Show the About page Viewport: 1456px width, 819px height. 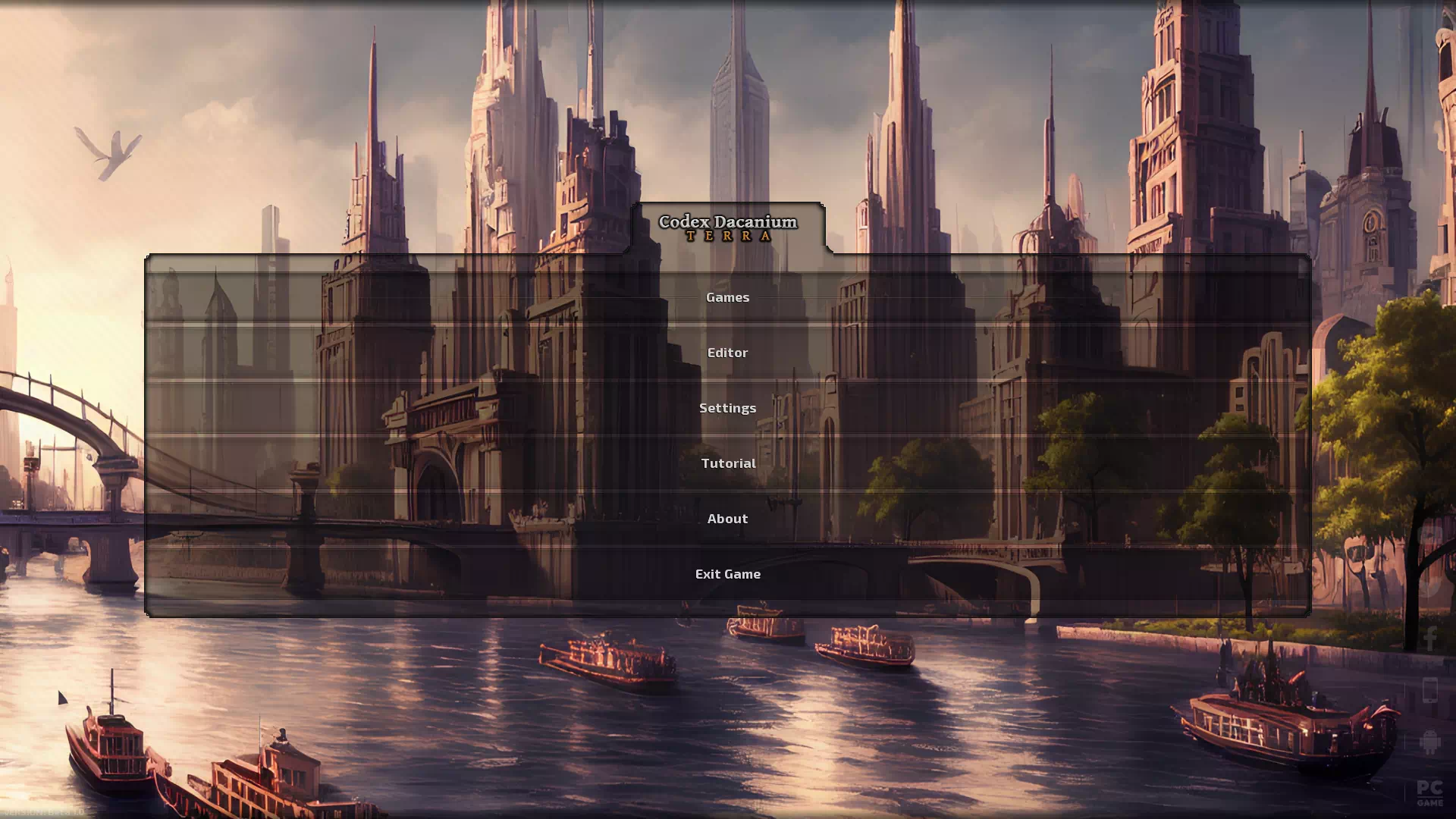(x=727, y=519)
